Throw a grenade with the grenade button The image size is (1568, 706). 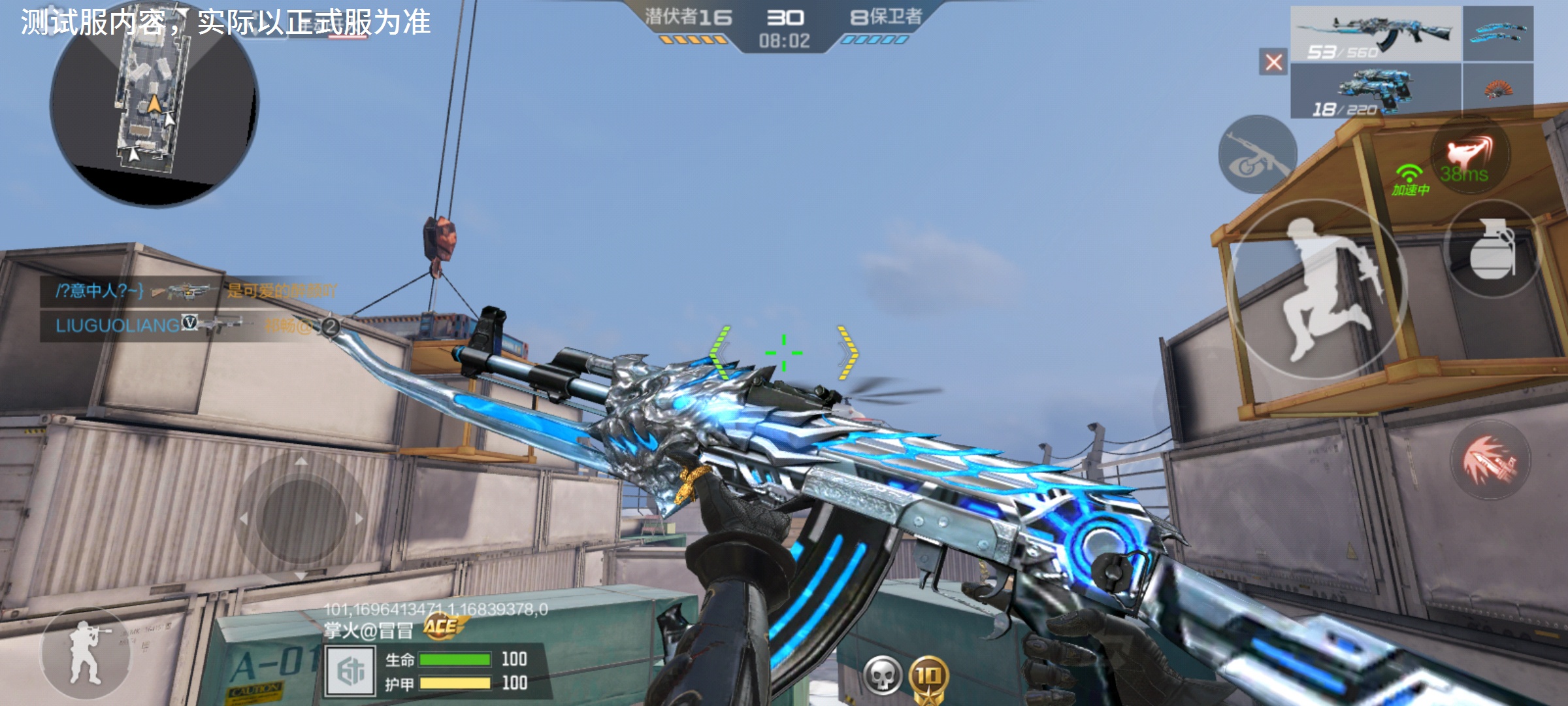[1492, 250]
